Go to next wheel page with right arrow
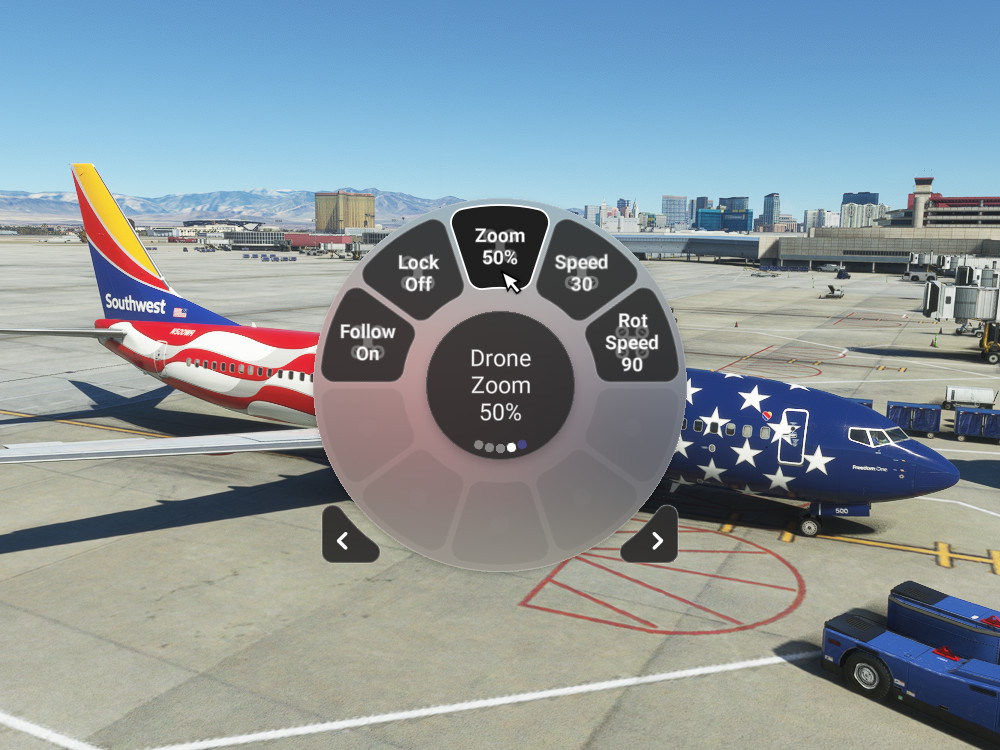This screenshot has width=1000, height=750. click(654, 540)
